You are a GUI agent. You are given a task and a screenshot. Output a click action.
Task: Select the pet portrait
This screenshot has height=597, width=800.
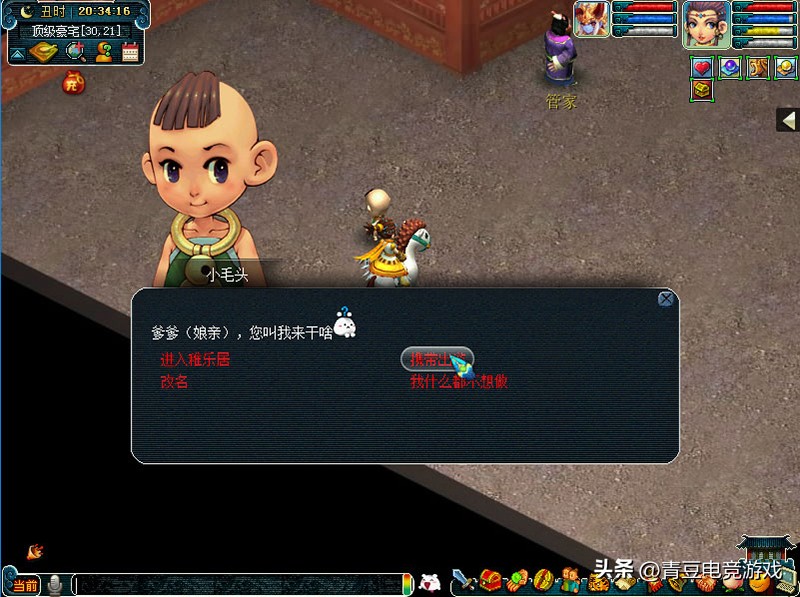tap(591, 20)
